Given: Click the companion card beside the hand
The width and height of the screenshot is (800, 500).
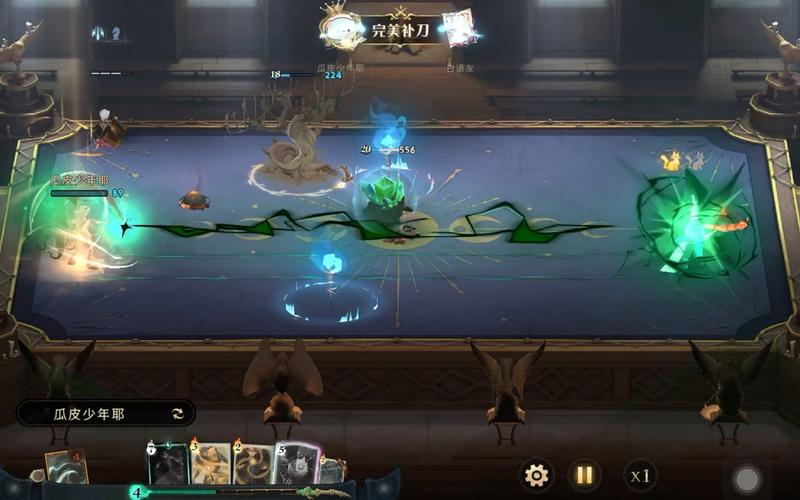Looking at the screenshot, I should [x=66, y=467].
